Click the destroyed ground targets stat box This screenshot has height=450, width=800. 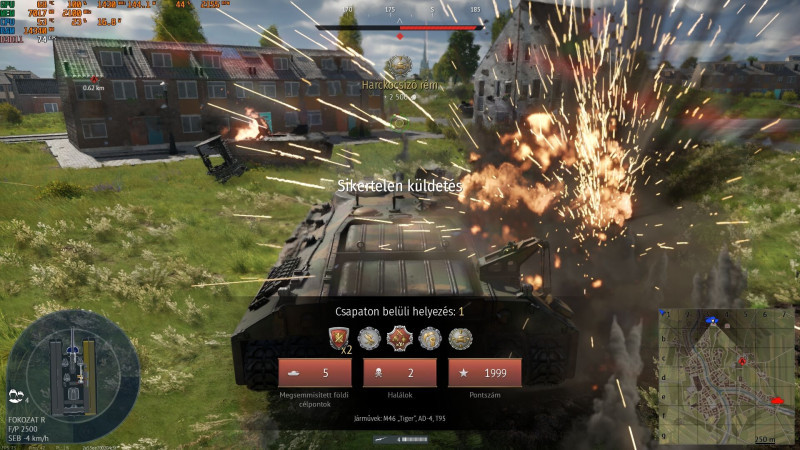pyautogui.click(x=315, y=373)
